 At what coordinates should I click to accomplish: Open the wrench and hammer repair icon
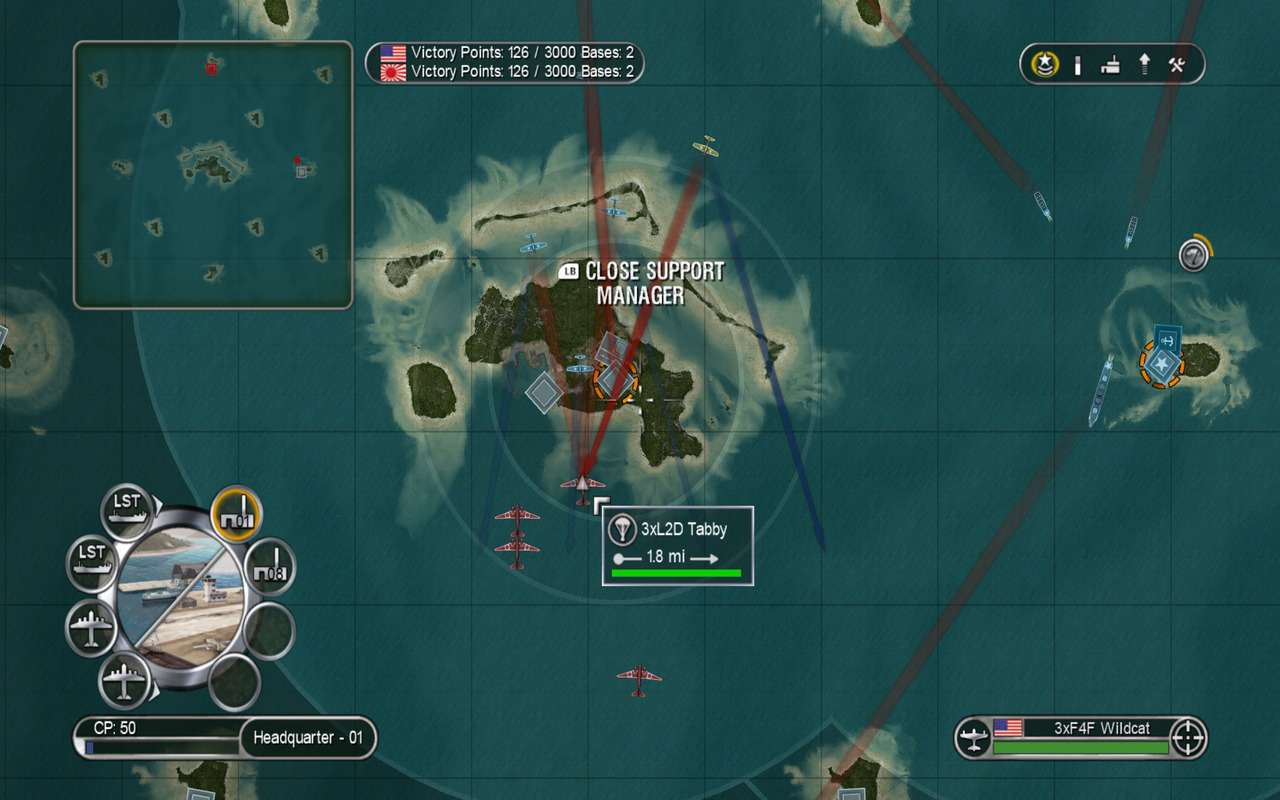coord(1177,65)
